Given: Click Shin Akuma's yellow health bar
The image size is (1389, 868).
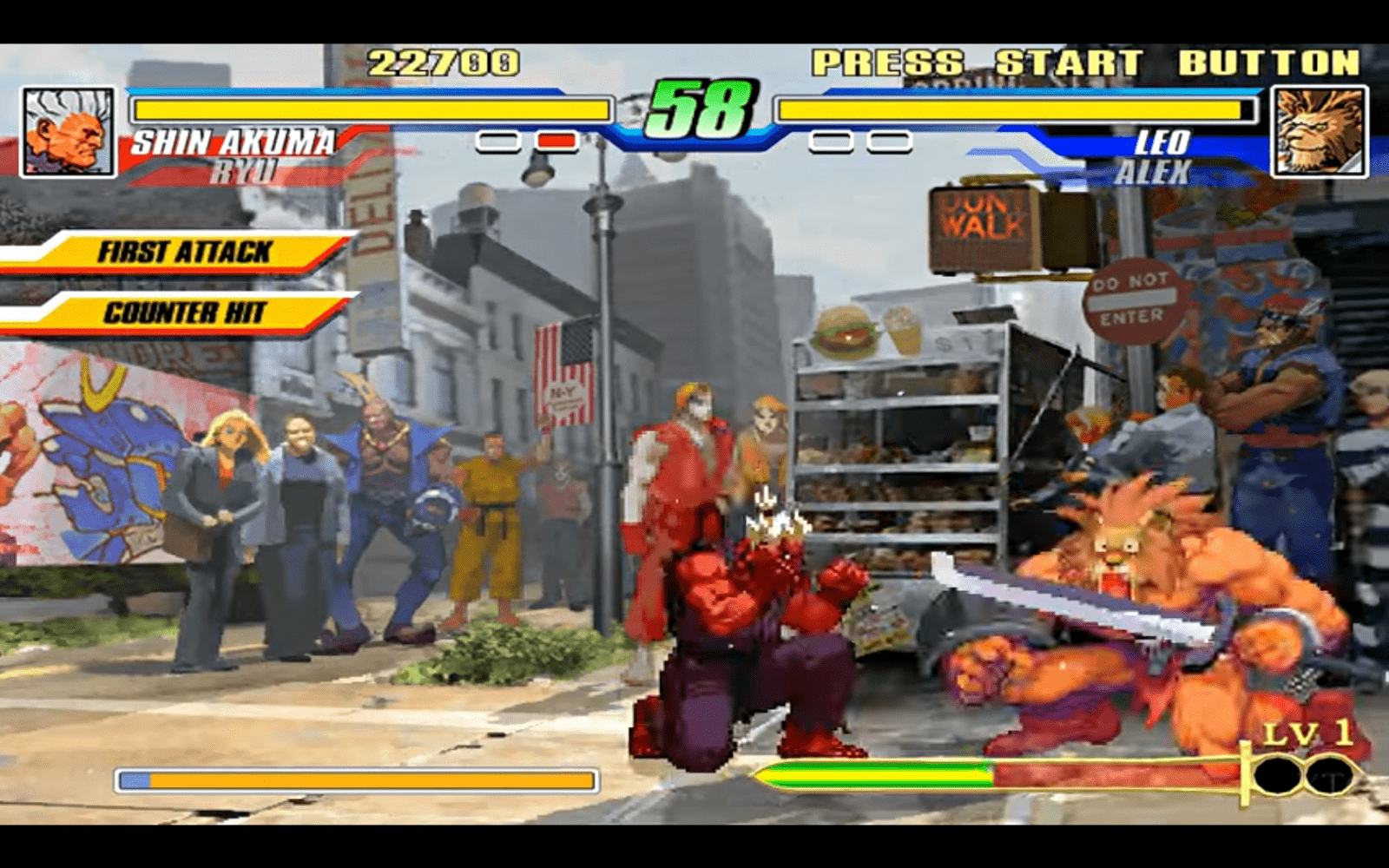Looking at the screenshot, I should [373, 110].
